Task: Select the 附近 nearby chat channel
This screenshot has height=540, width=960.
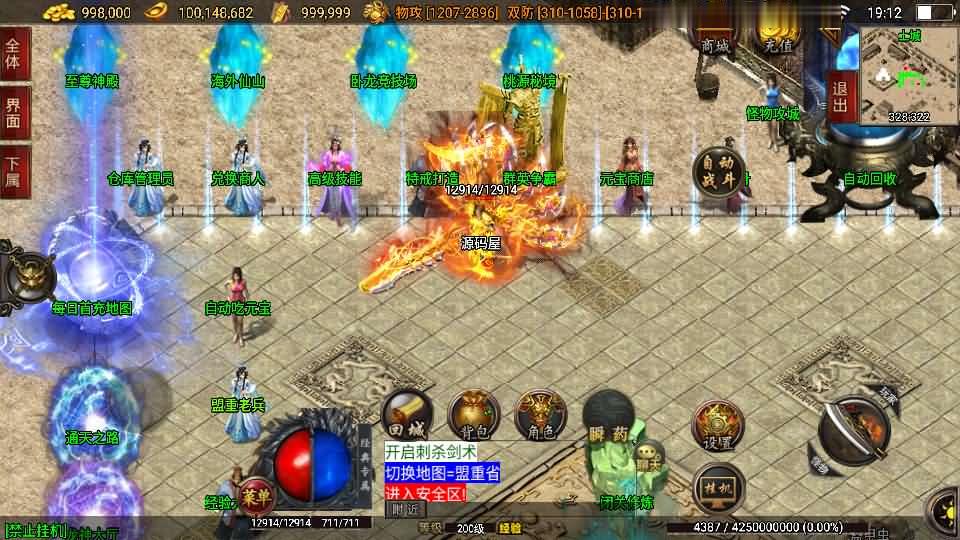Action: point(405,509)
